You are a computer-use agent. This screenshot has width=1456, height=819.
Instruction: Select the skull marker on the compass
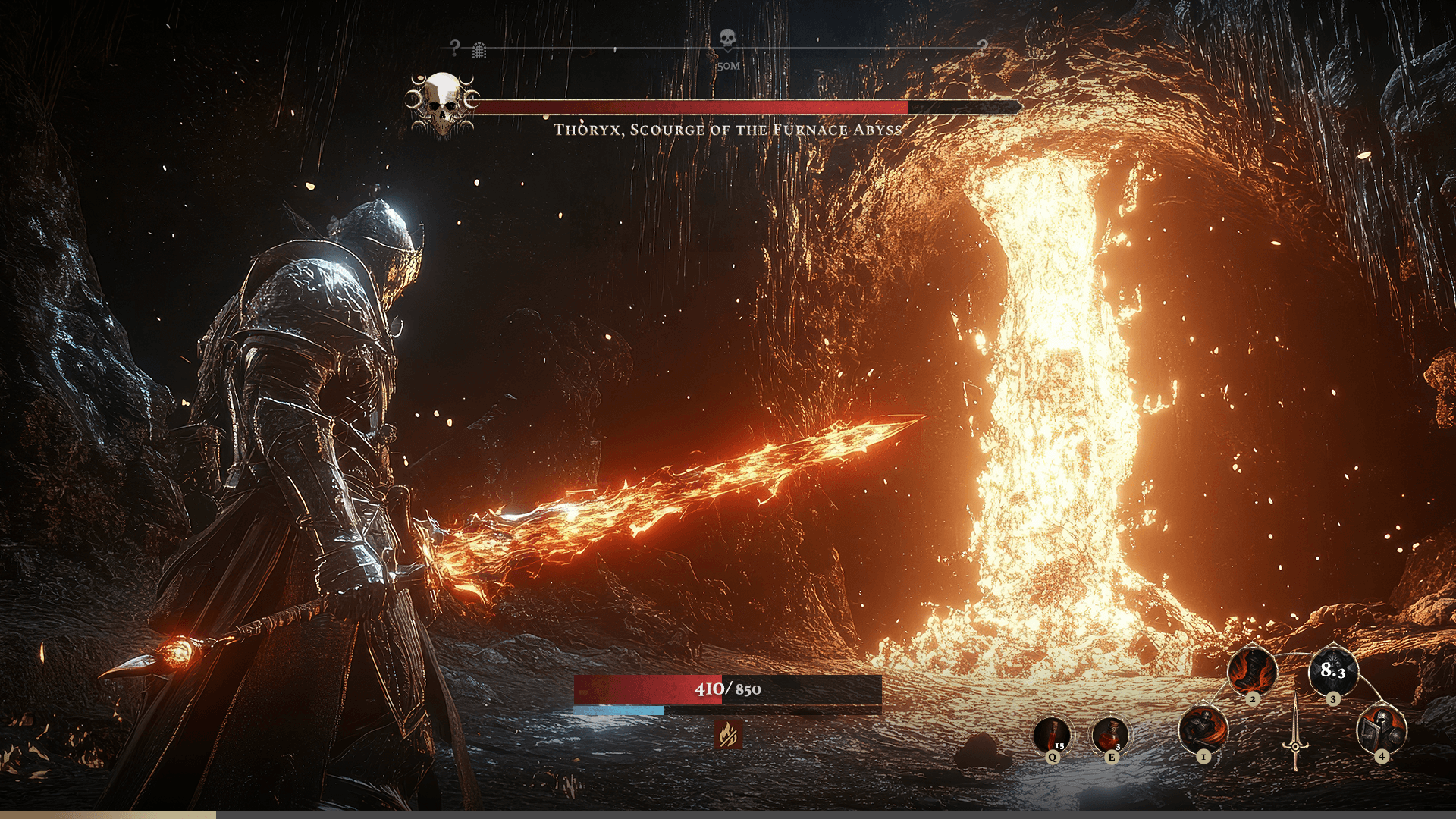click(727, 38)
